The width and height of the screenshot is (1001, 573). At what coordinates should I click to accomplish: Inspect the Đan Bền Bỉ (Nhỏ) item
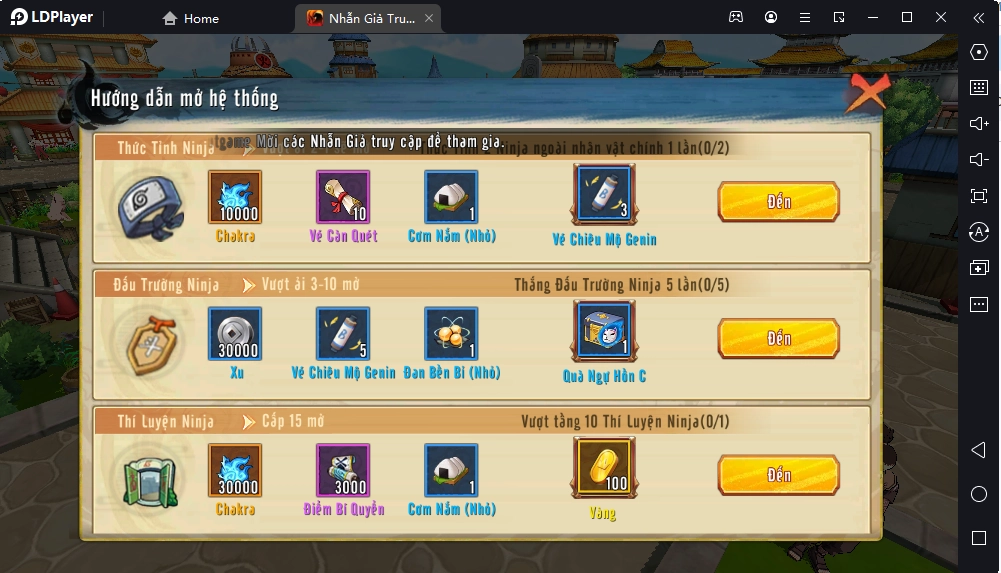tap(451, 334)
